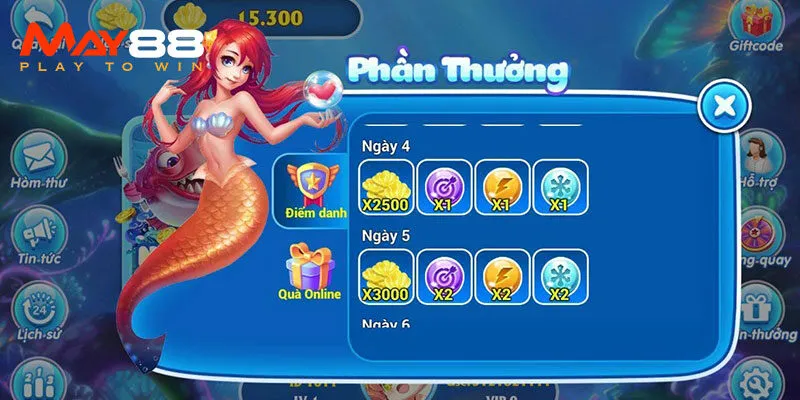Choose the X1 purple target item

[x=443, y=188]
